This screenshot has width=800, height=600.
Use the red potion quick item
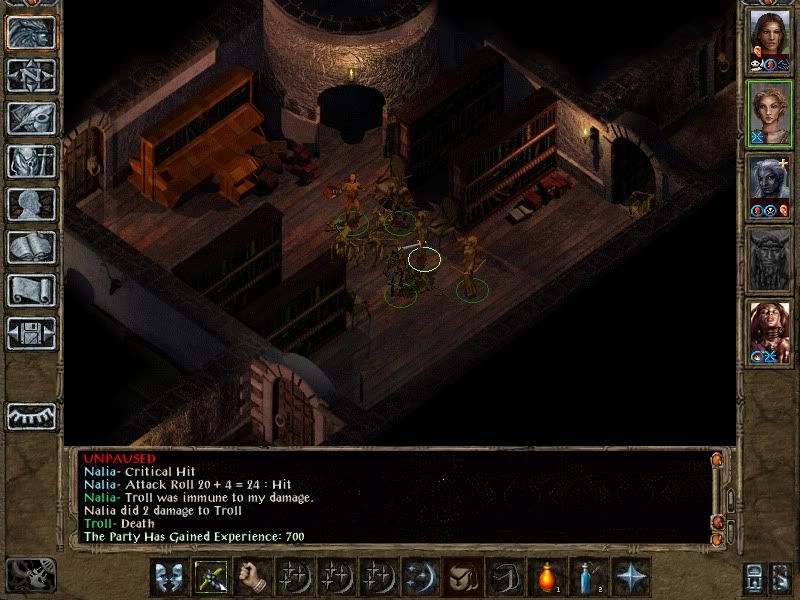click(546, 578)
